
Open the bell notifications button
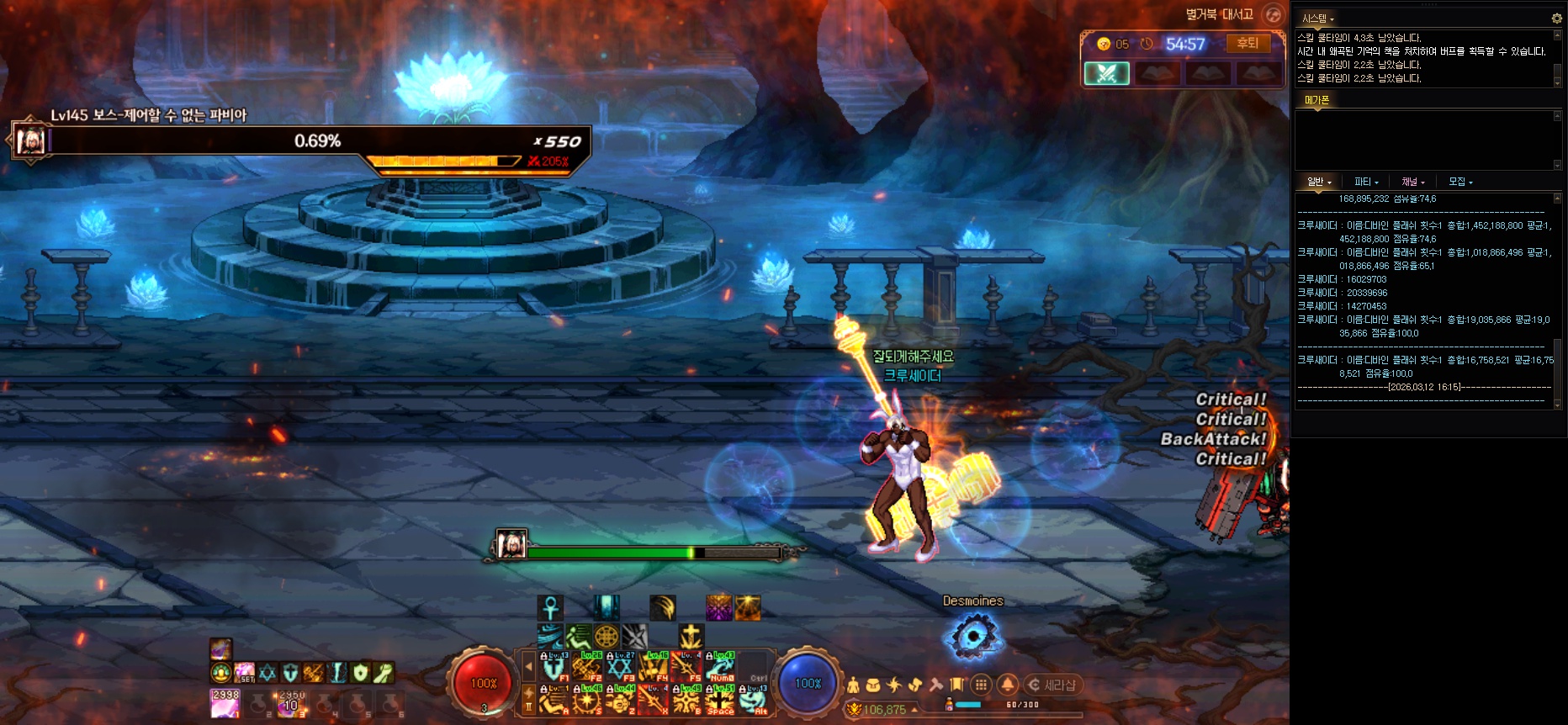[1008, 685]
